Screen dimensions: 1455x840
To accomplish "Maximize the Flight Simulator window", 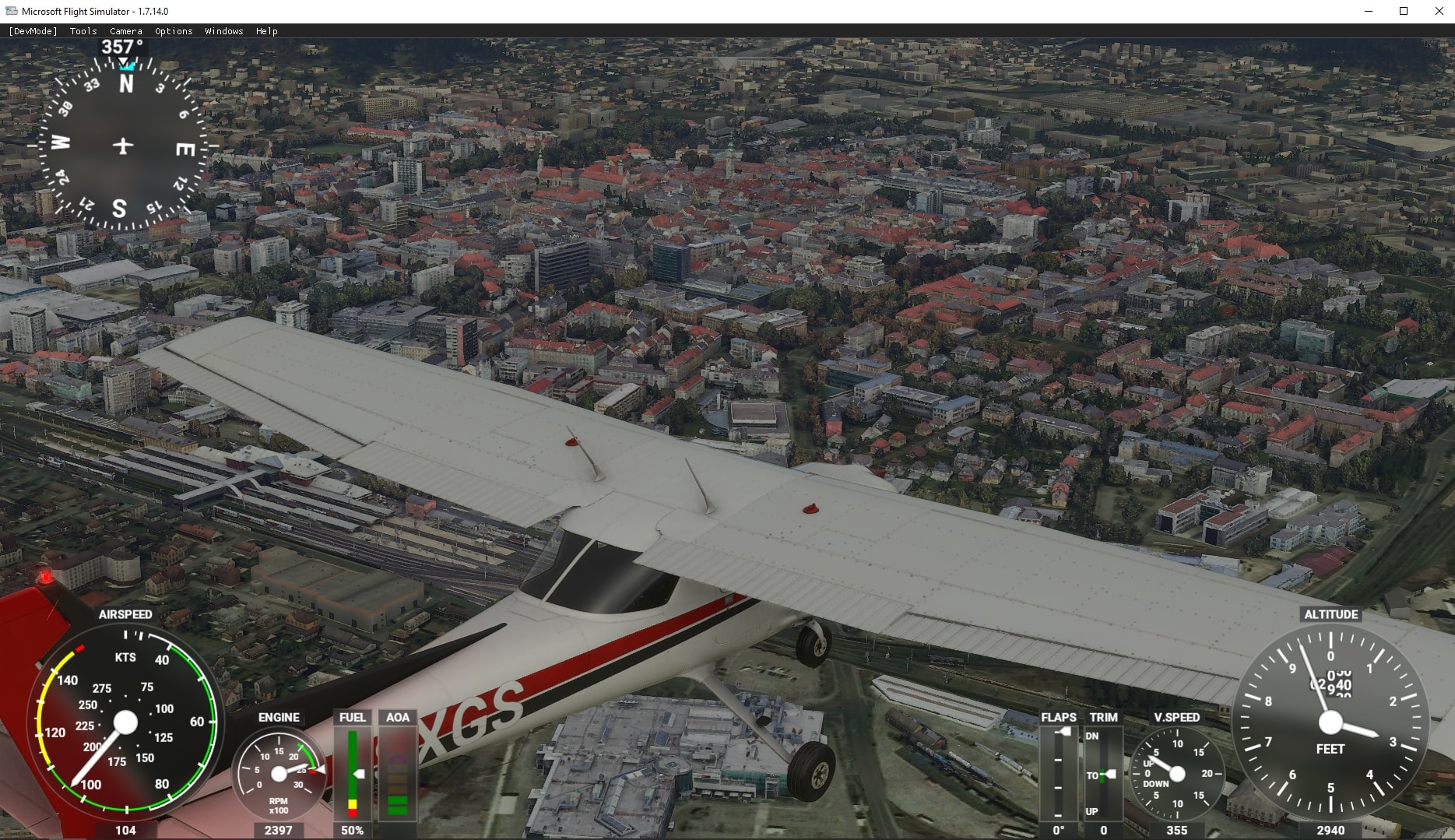I will [x=1404, y=11].
